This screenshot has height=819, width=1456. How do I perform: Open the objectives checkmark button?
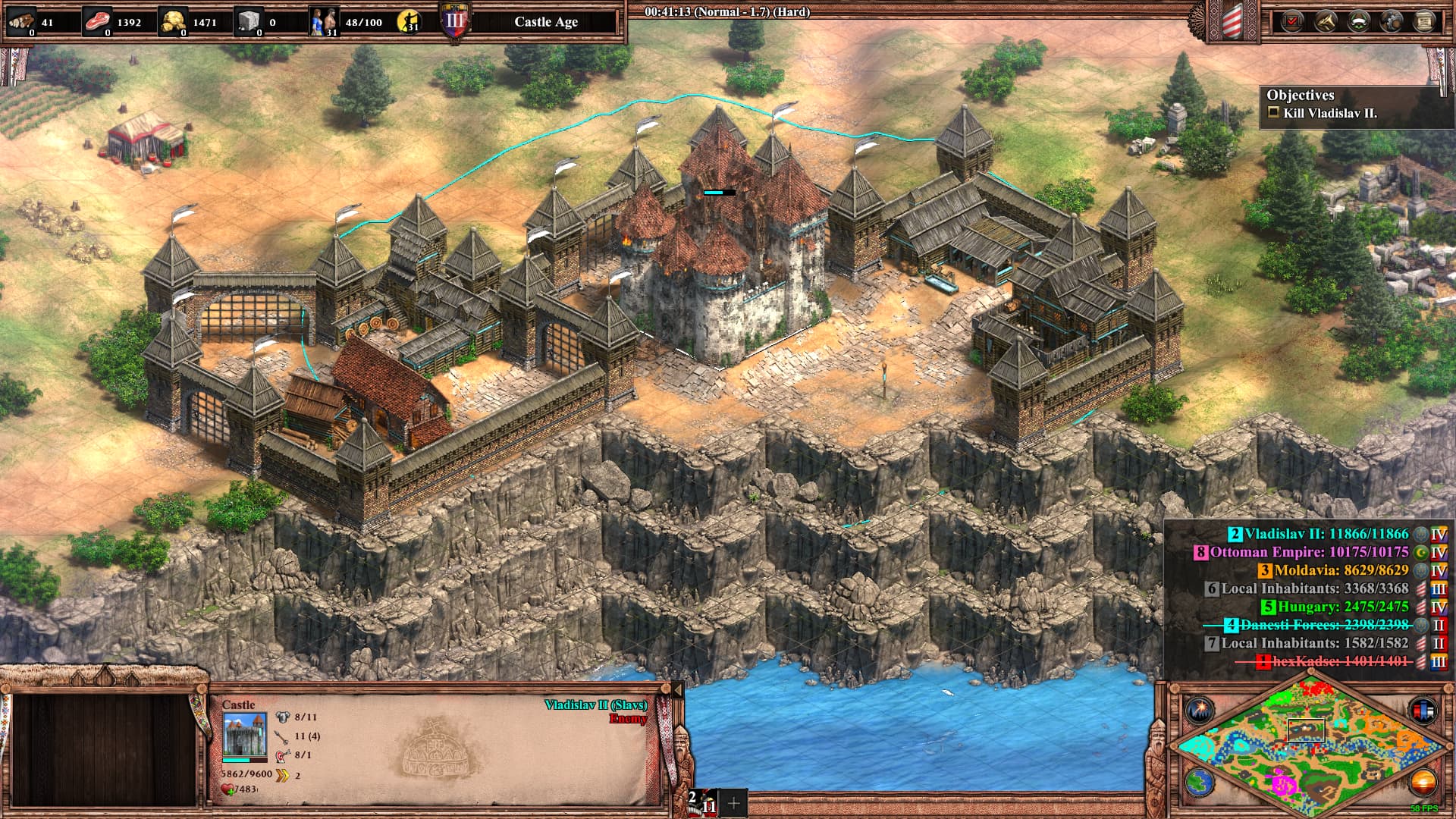pyautogui.click(x=1291, y=21)
